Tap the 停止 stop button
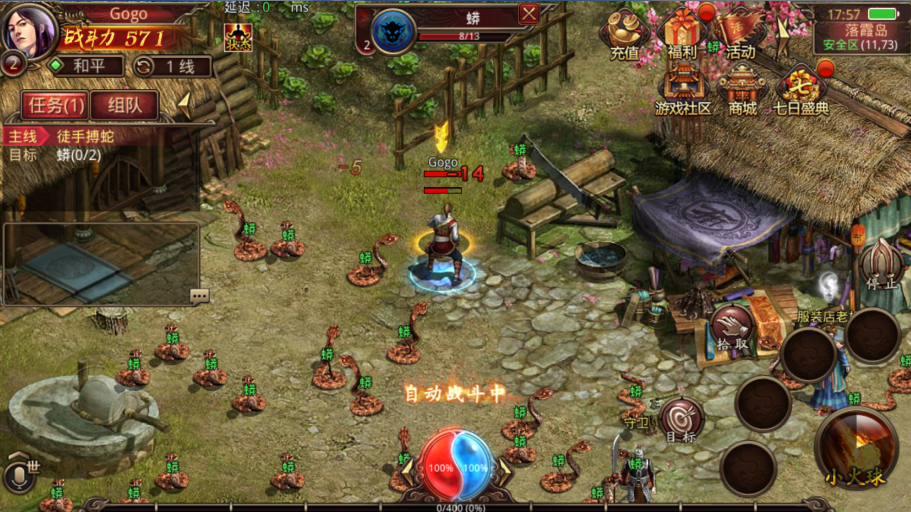The image size is (911, 512). [x=881, y=265]
